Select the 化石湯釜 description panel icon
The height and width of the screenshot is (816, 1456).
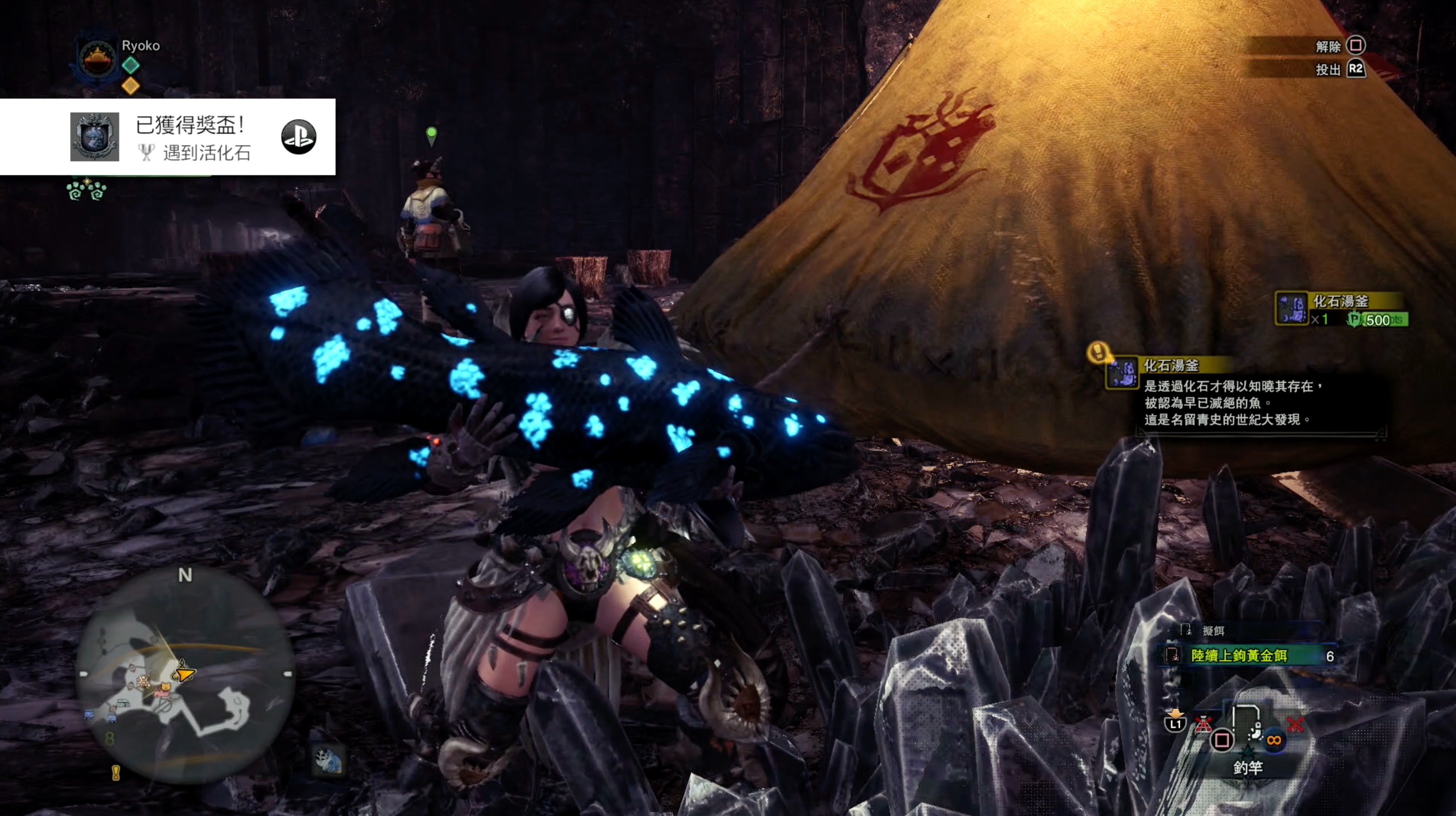1121,373
